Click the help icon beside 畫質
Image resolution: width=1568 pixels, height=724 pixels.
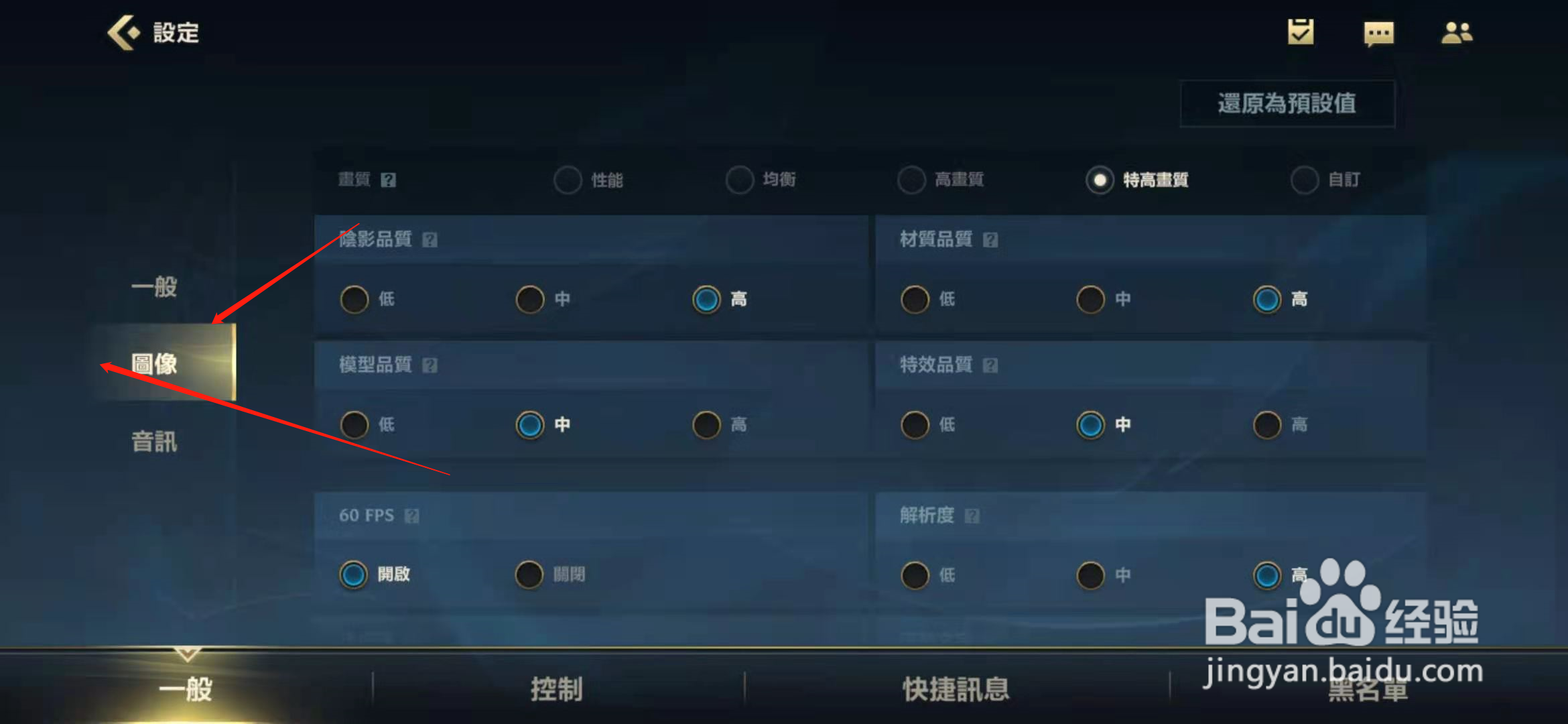coord(389,180)
